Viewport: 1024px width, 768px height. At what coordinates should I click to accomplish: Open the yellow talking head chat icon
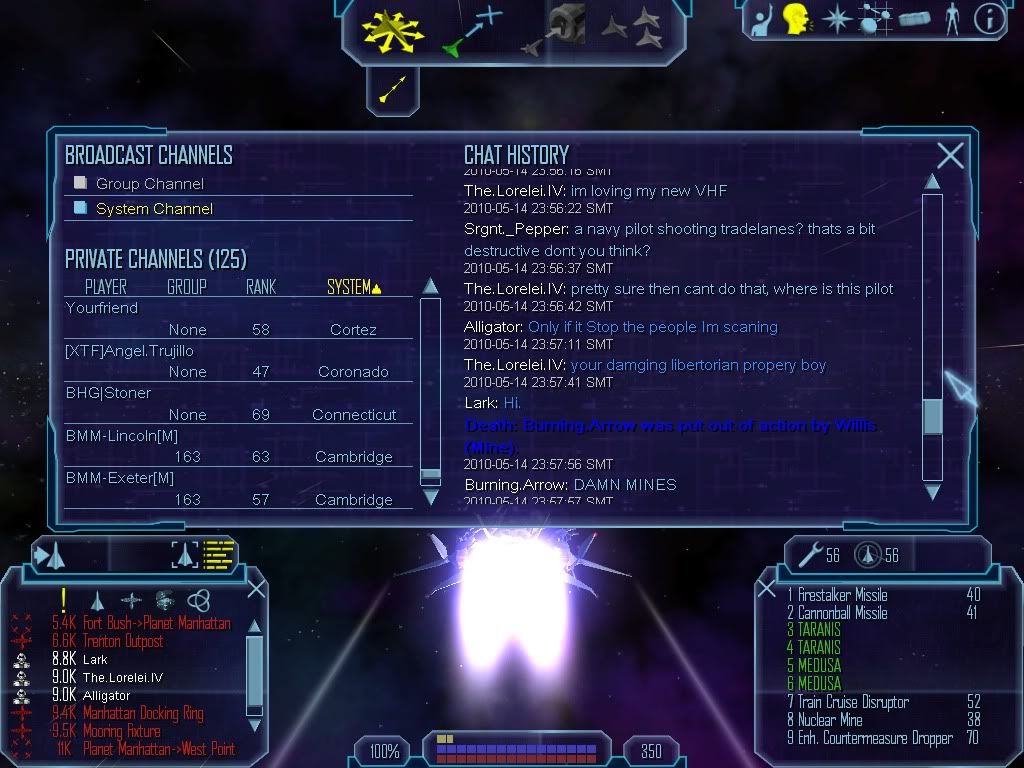796,19
